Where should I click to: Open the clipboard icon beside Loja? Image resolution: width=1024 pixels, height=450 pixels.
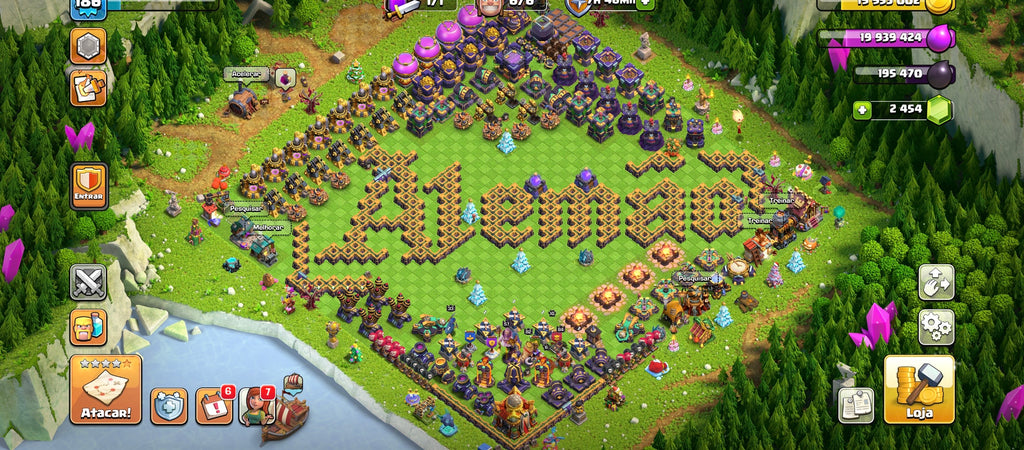[856, 405]
